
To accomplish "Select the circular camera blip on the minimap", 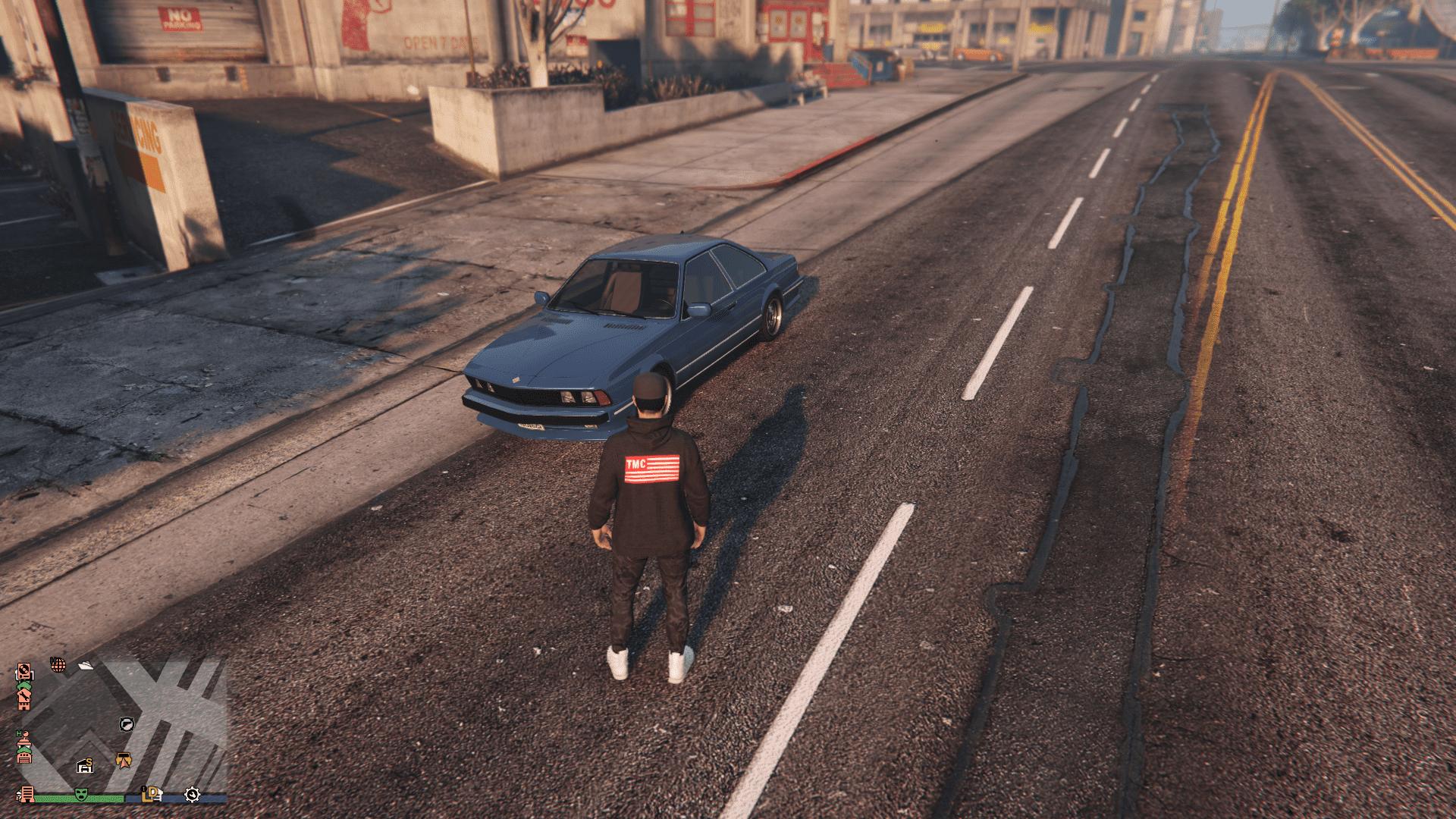I will pyautogui.click(x=127, y=724).
